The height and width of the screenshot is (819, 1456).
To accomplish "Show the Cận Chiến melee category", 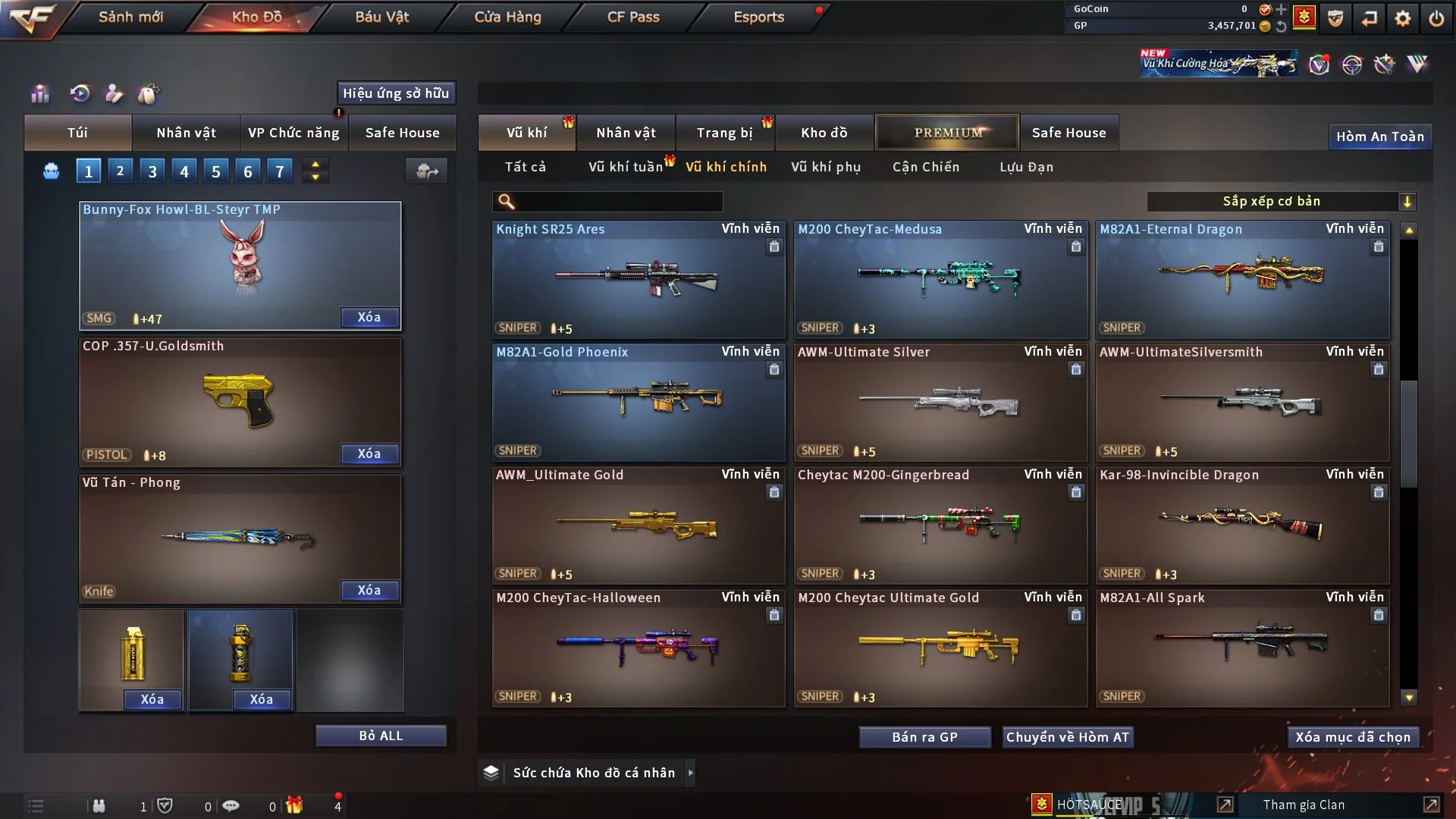I will point(925,167).
